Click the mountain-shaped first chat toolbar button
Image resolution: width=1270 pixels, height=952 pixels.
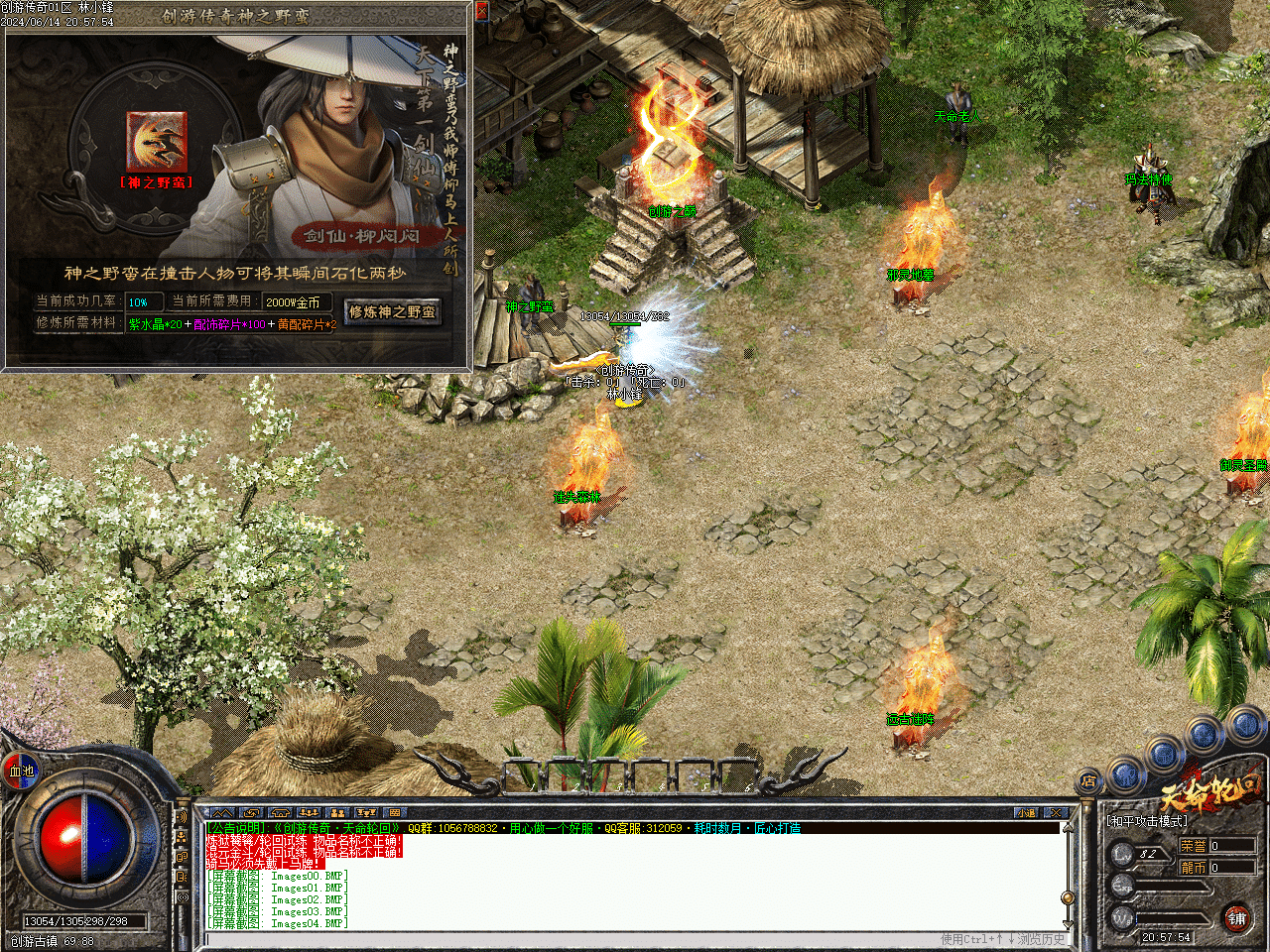222,813
